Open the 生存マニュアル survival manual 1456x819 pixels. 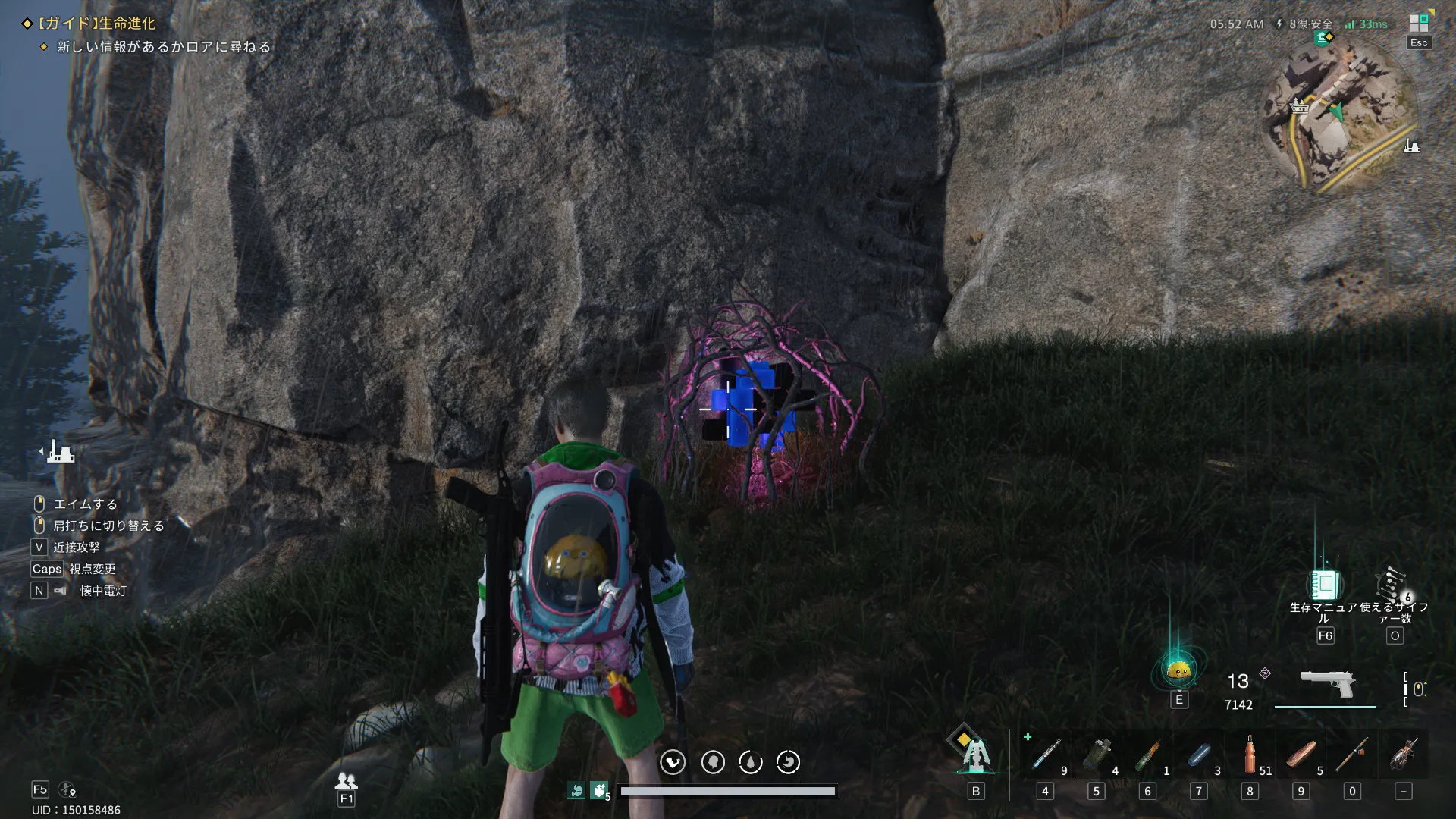point(1324,585)
